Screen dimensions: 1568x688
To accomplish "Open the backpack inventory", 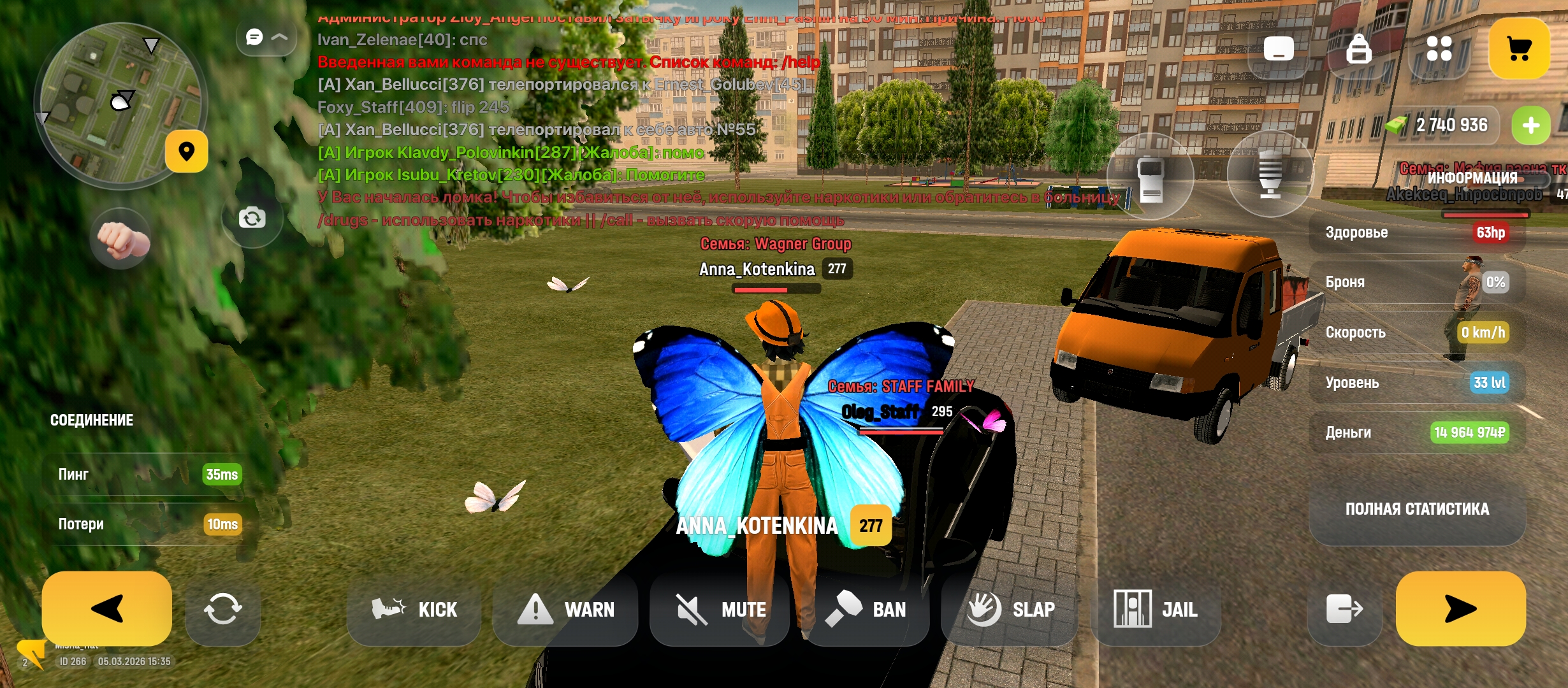I will (x=1358, y=48).
